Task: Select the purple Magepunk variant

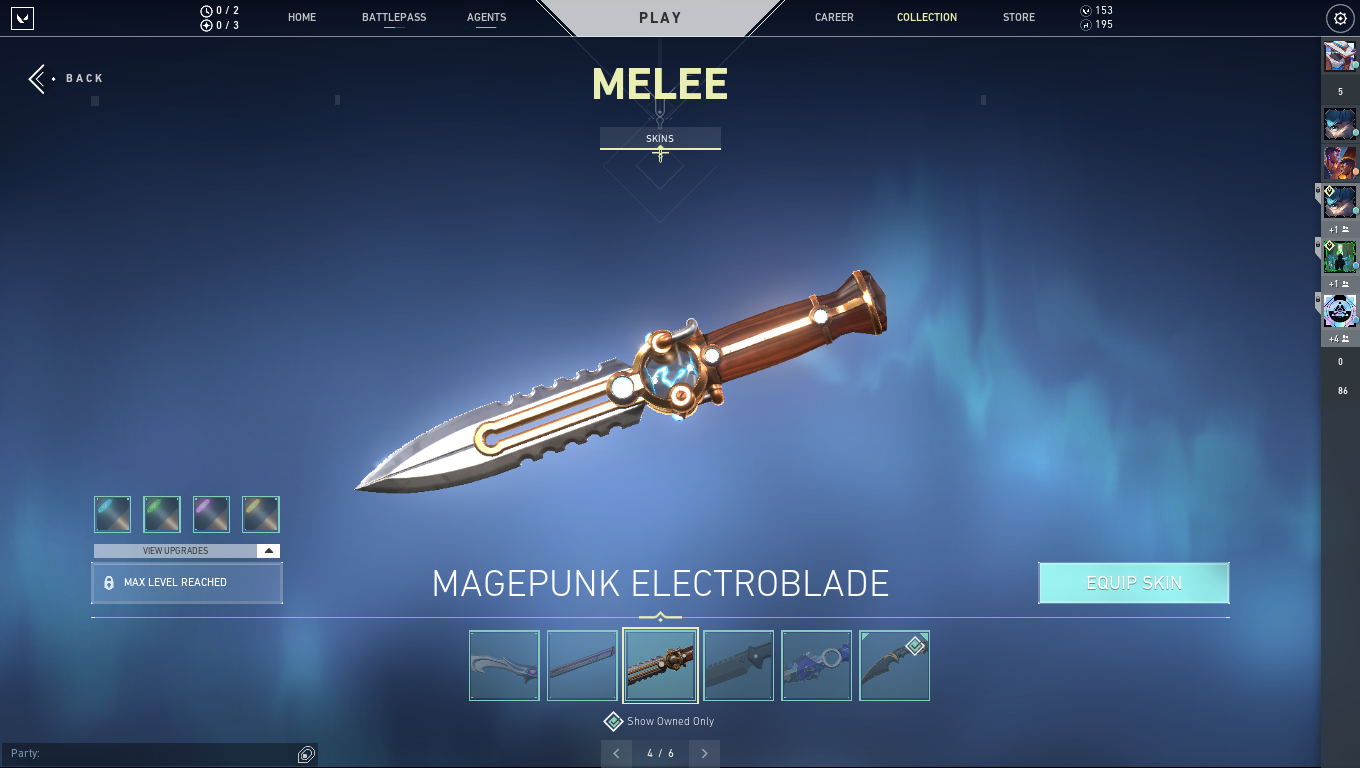Action: [212, 513]
